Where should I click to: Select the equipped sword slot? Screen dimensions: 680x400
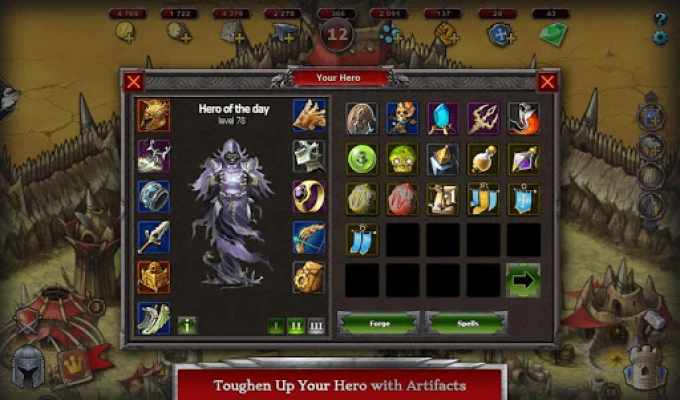coord(153,237)
